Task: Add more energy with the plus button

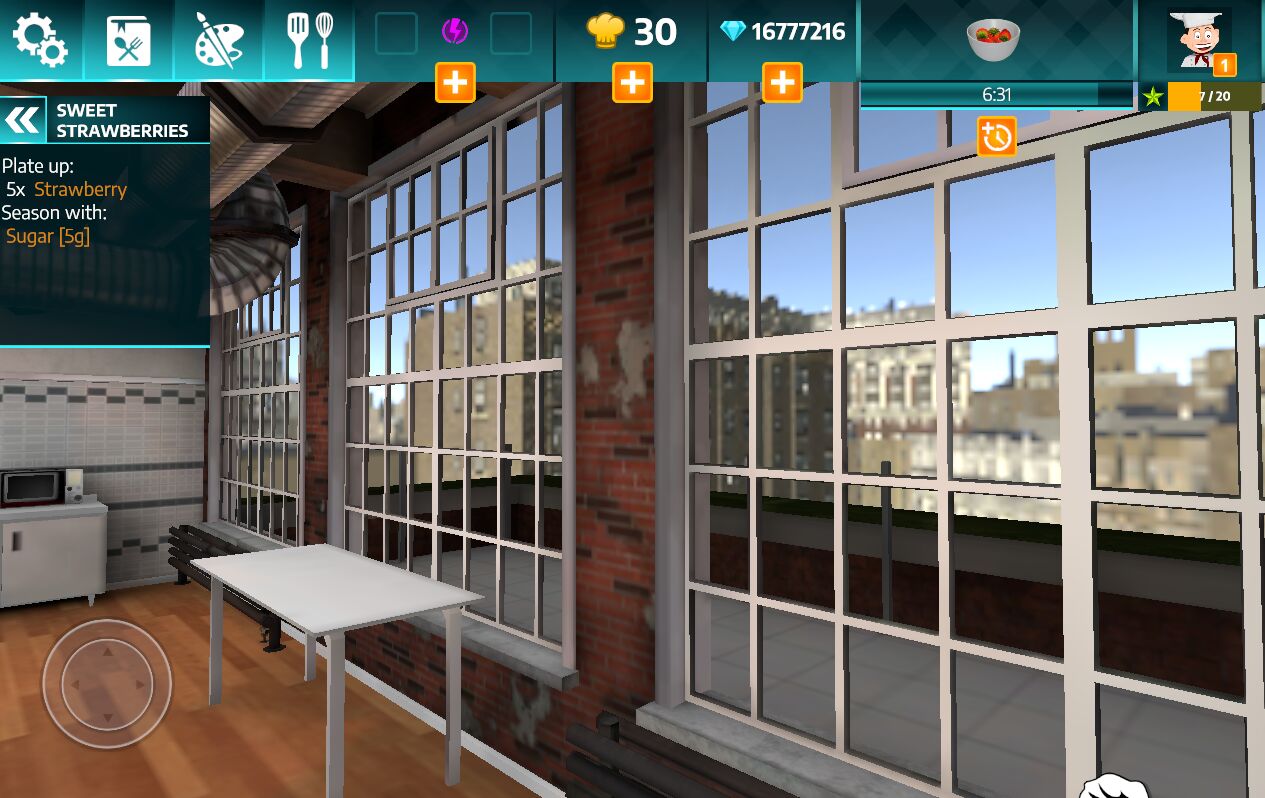Action: coord(455,82)
